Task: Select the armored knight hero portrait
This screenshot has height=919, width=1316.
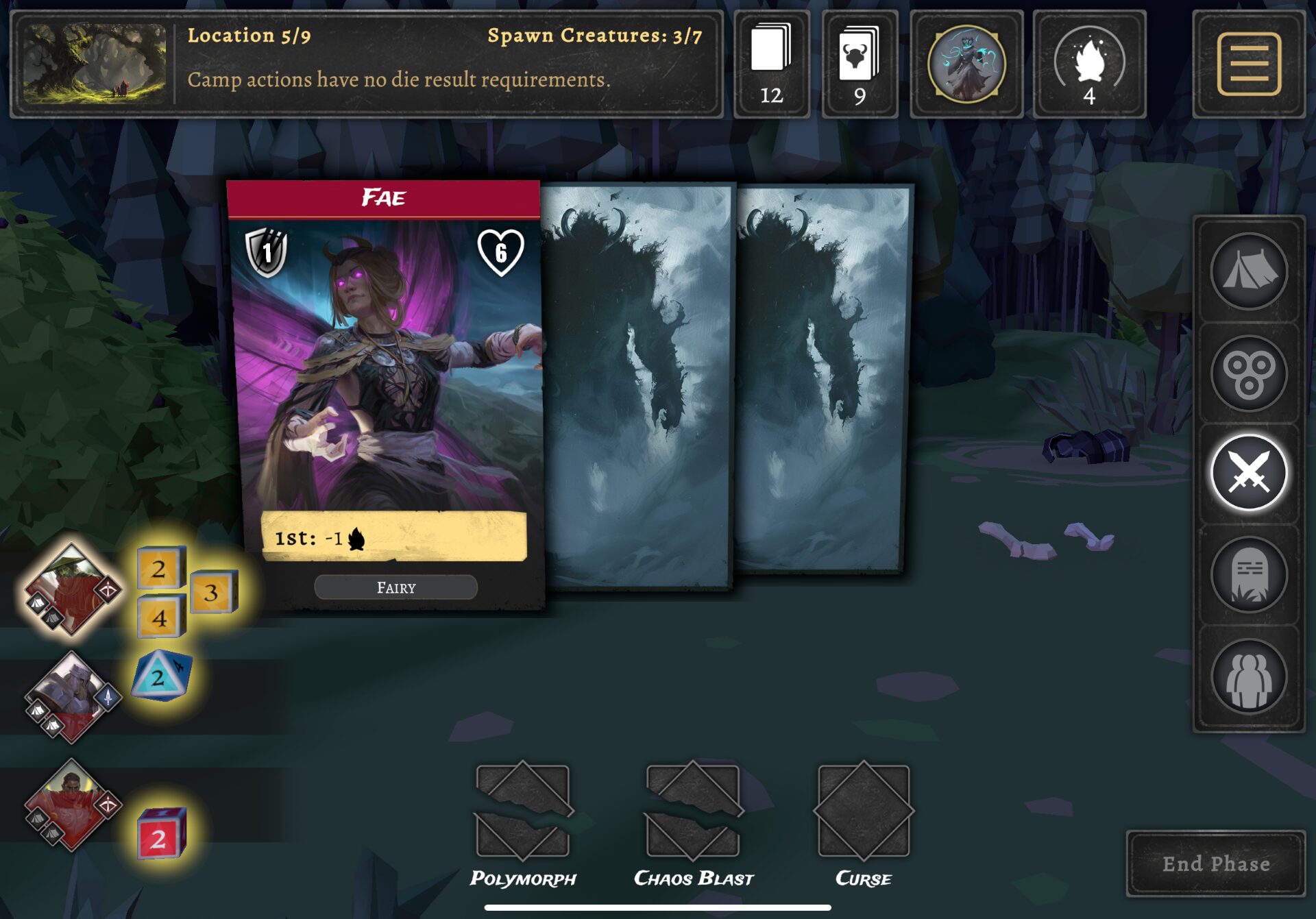Action: (71, 698)
